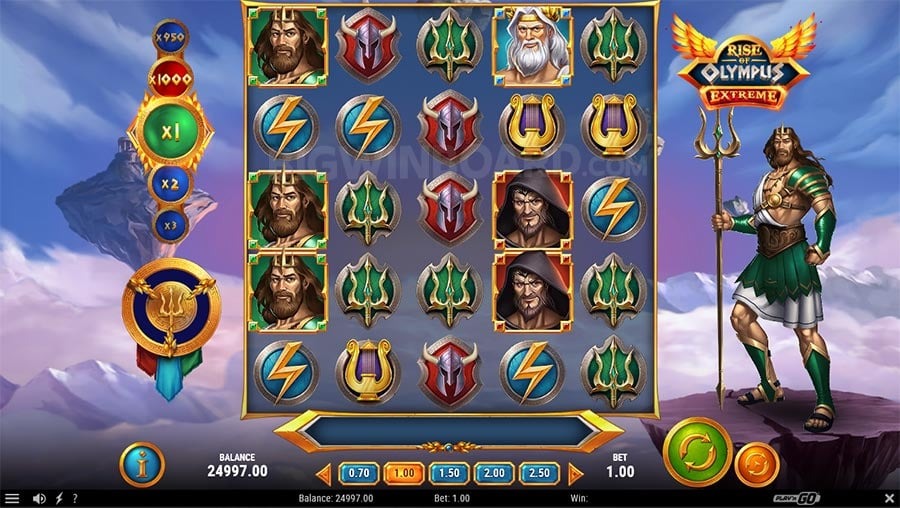Toggle the sound speaker icon
The width and height of the screenshot is (900, 508).
(x=40, y=498)
